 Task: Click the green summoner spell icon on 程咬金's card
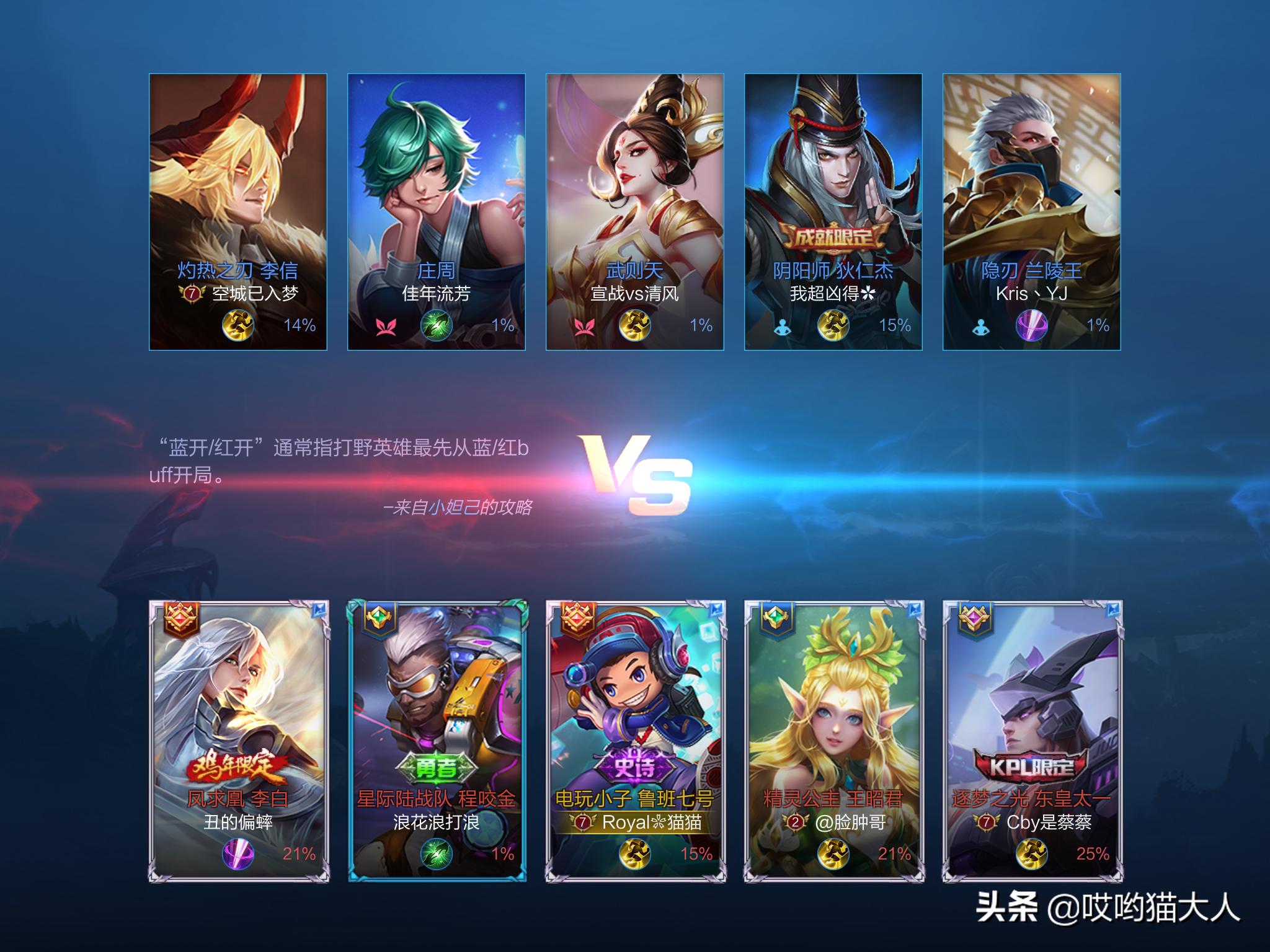[437, 853]
